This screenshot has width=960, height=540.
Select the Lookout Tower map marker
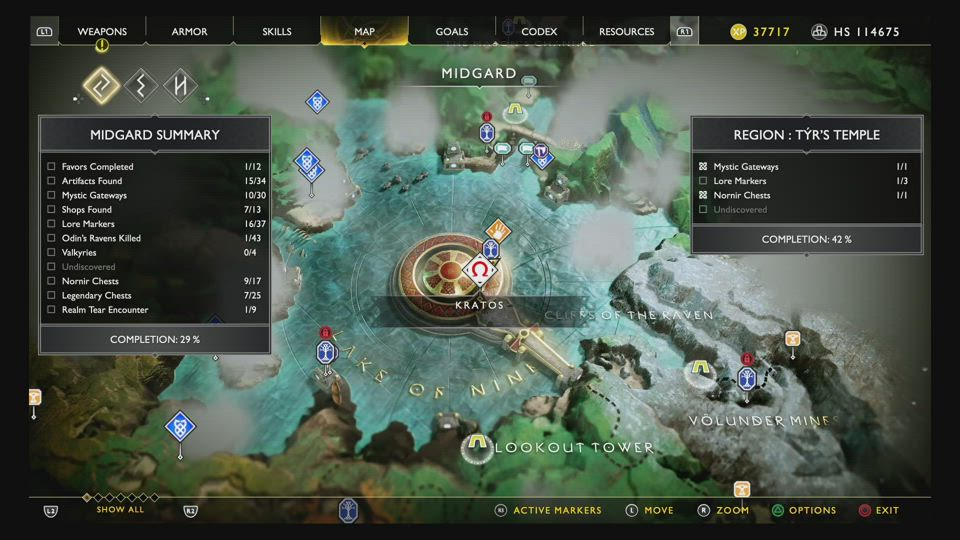click(x=478, y=443)
